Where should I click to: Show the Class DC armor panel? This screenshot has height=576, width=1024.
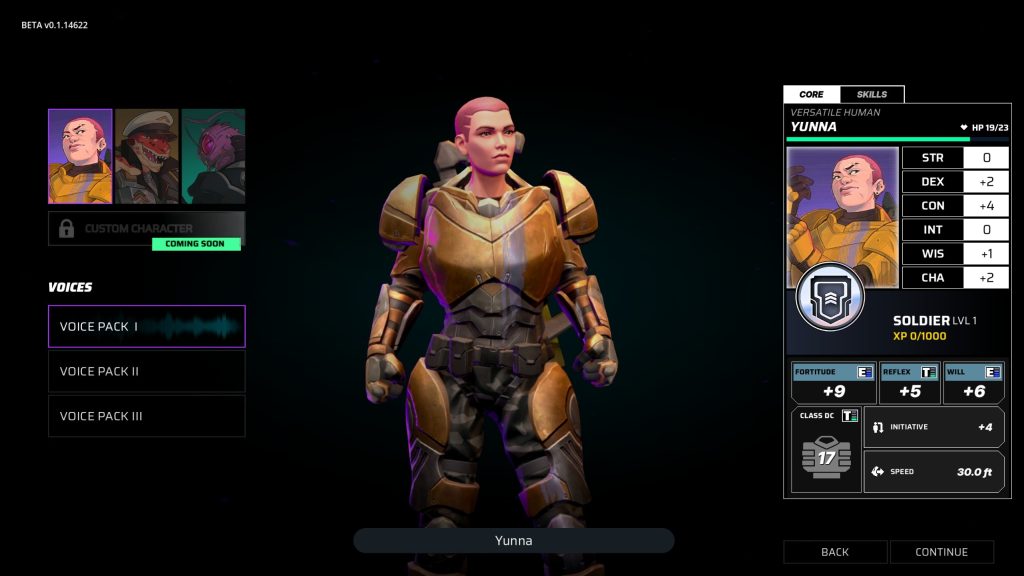pos(826,449)
